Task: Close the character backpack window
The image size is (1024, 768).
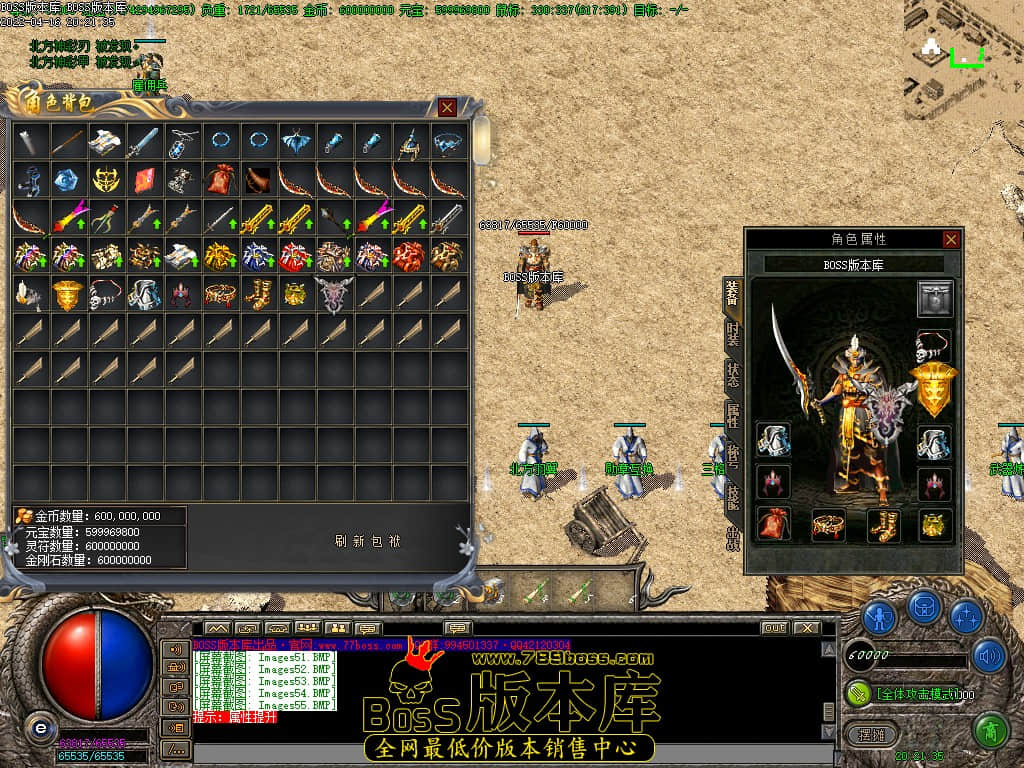Action: [x=447, y=107]
